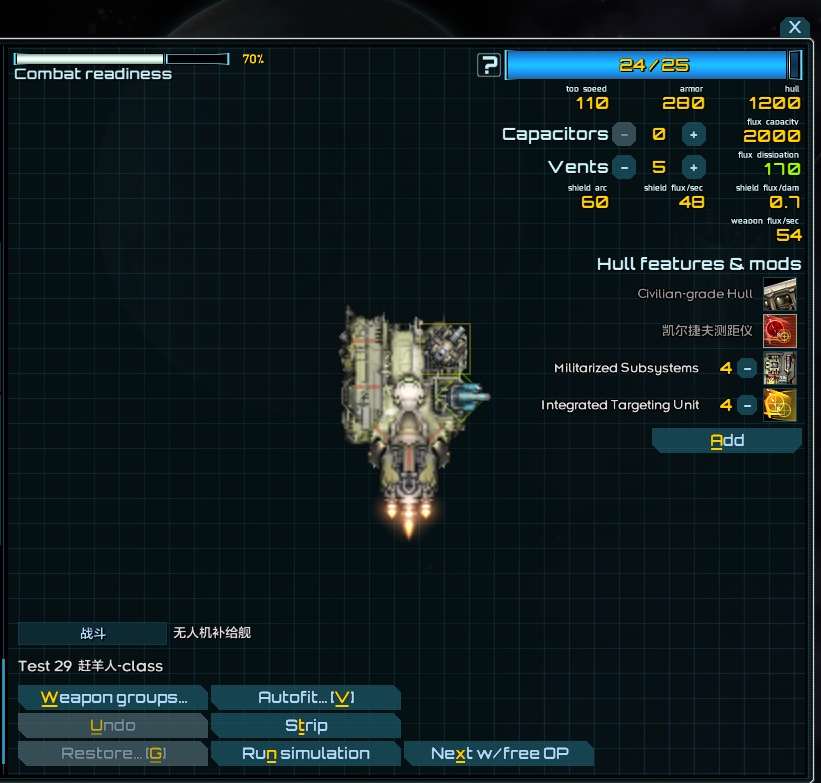Go to Next w/free OP

(x=498, y=754)
